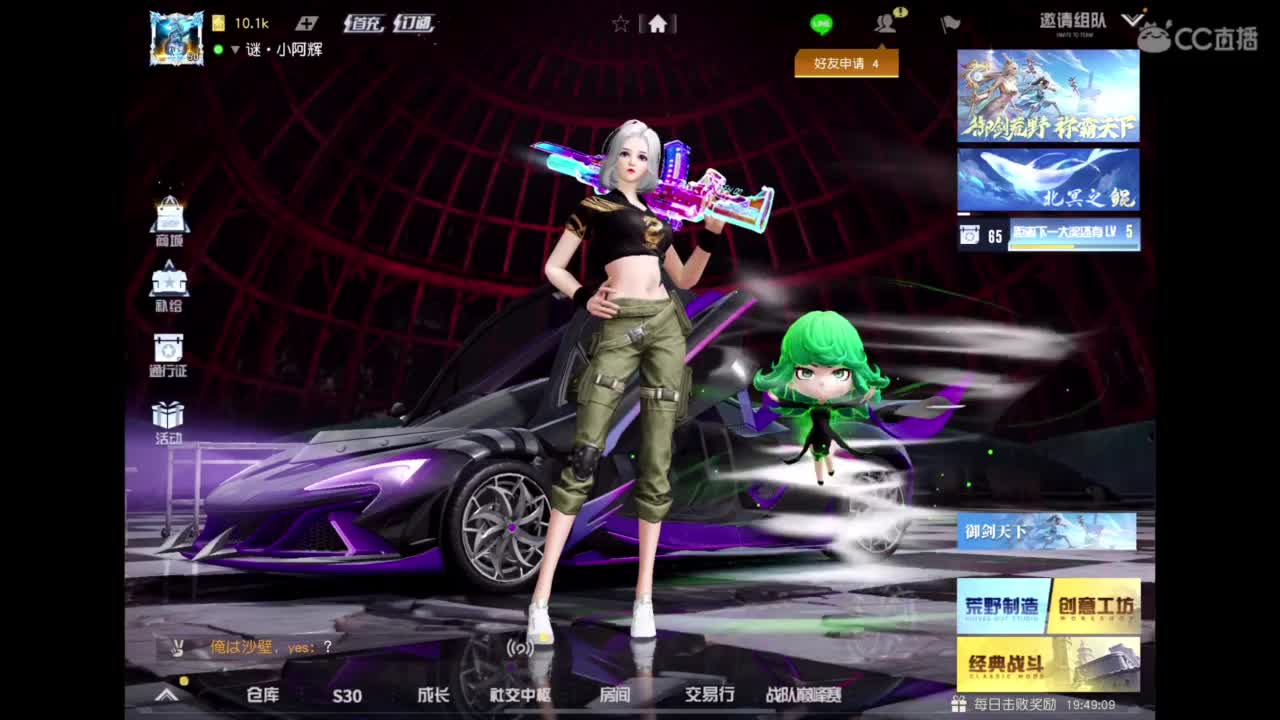1280x720 pixels.
Task: Click the star icon left of home
Action: tap(620, 22)
